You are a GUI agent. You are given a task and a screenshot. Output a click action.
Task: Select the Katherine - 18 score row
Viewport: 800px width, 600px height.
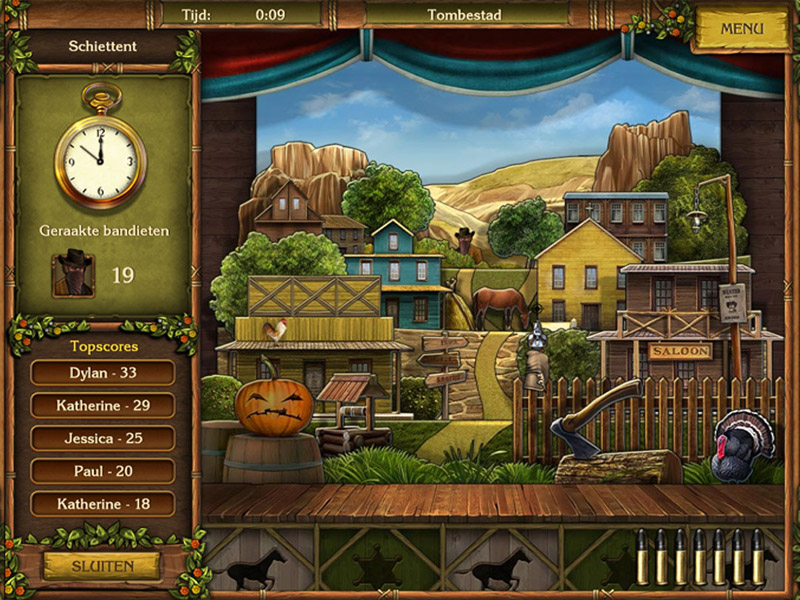[103, 504]
